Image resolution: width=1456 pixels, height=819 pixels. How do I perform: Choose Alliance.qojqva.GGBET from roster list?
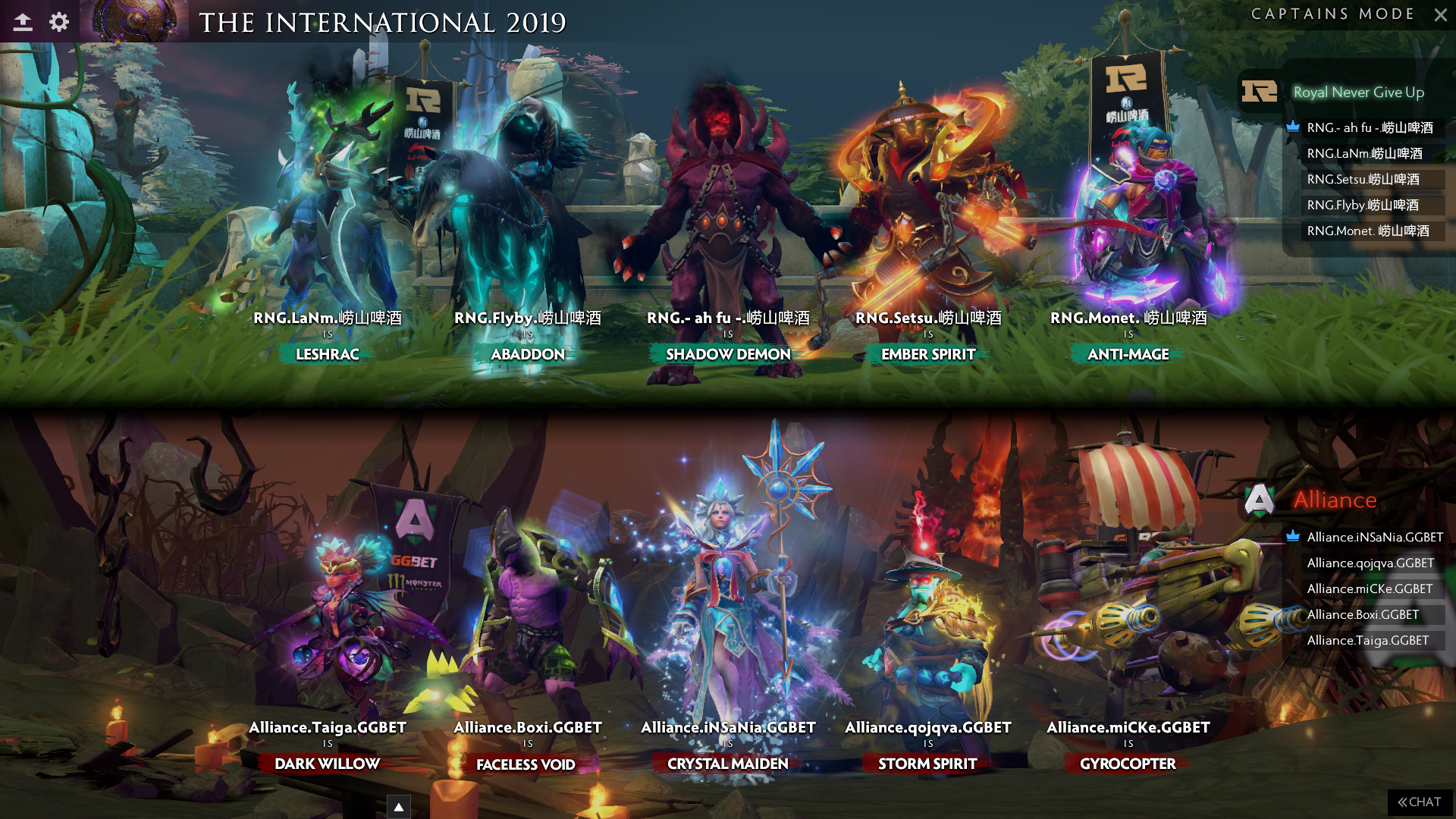click(x=1370, y=563)
